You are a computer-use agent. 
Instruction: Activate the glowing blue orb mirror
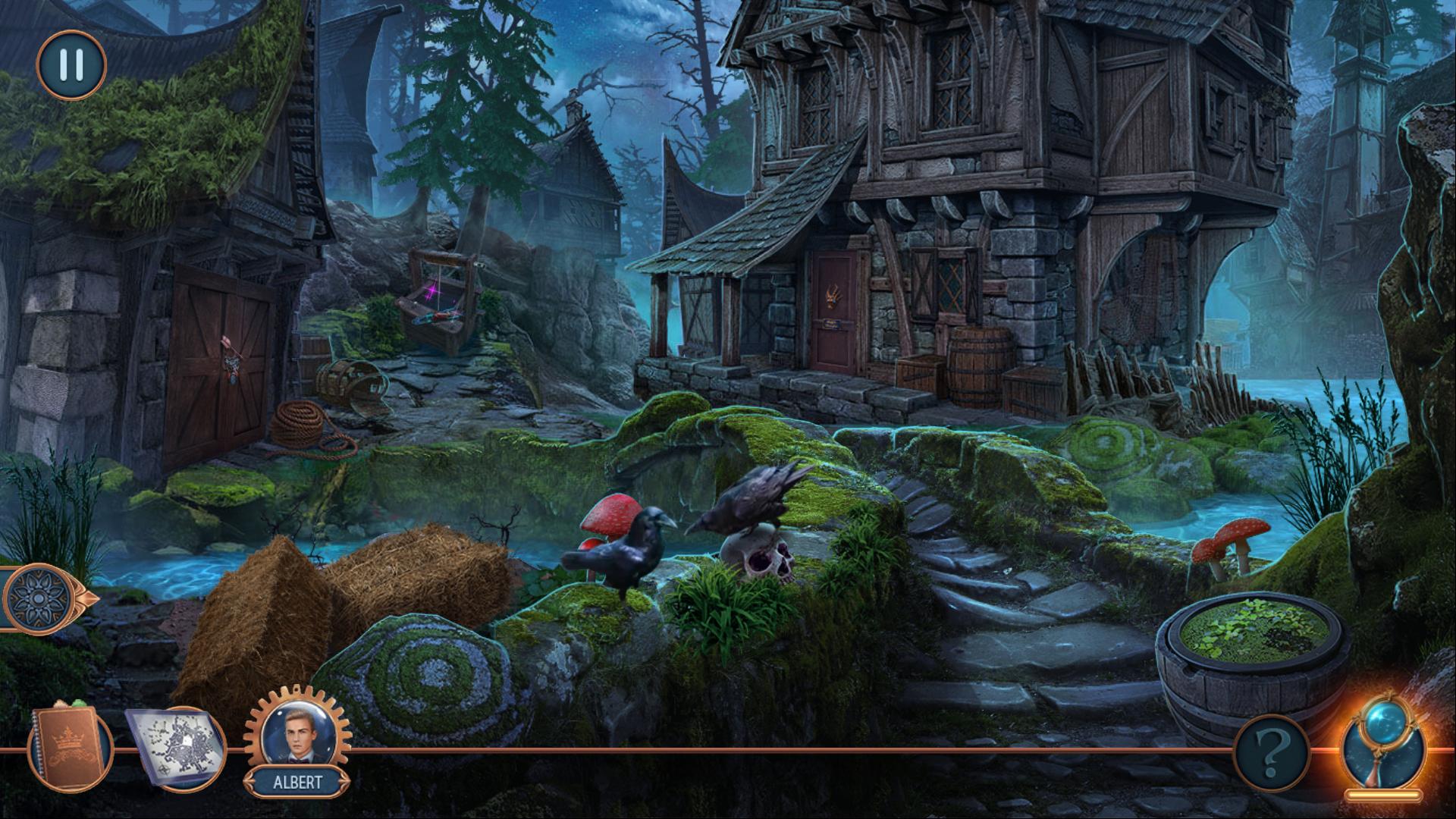click(1382, 747)
